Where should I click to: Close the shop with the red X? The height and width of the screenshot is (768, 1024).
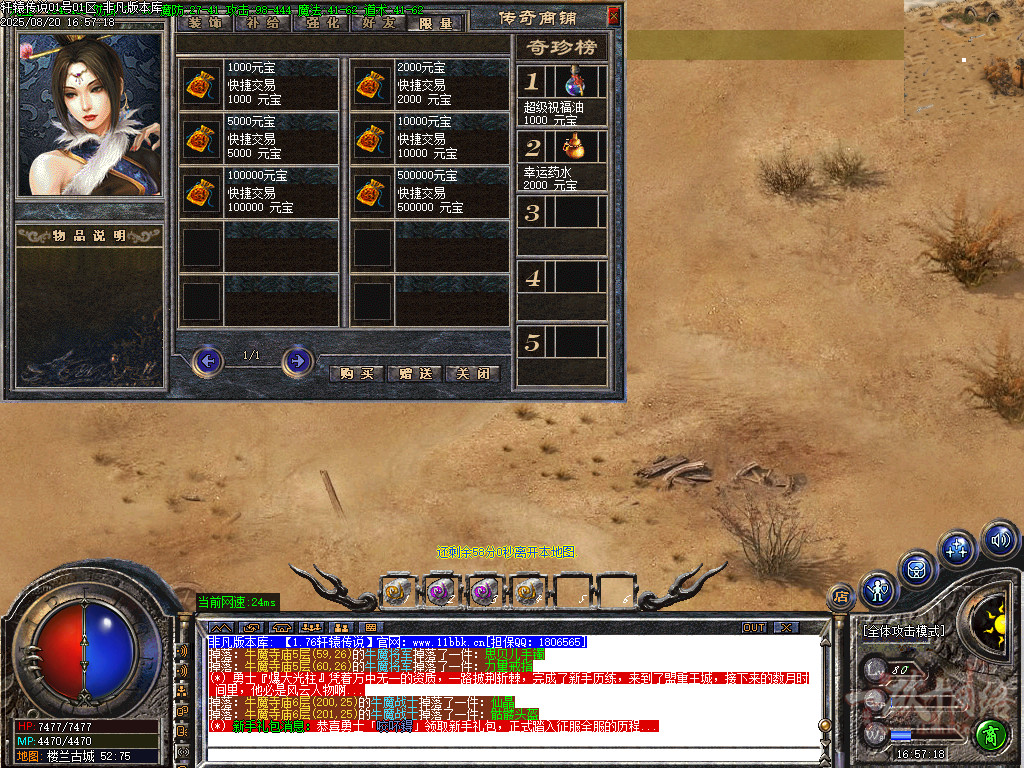[x=614, y=16]
